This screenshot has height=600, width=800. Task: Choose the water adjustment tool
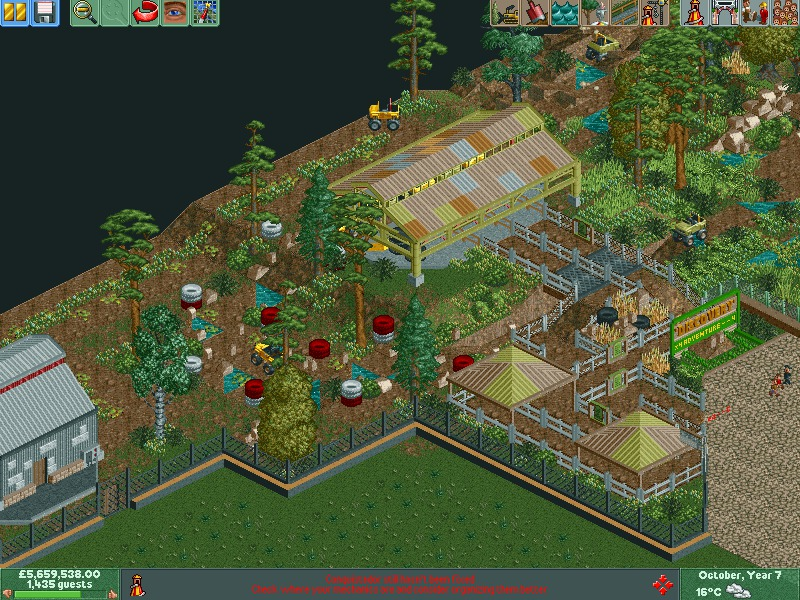tap(565, 13)
